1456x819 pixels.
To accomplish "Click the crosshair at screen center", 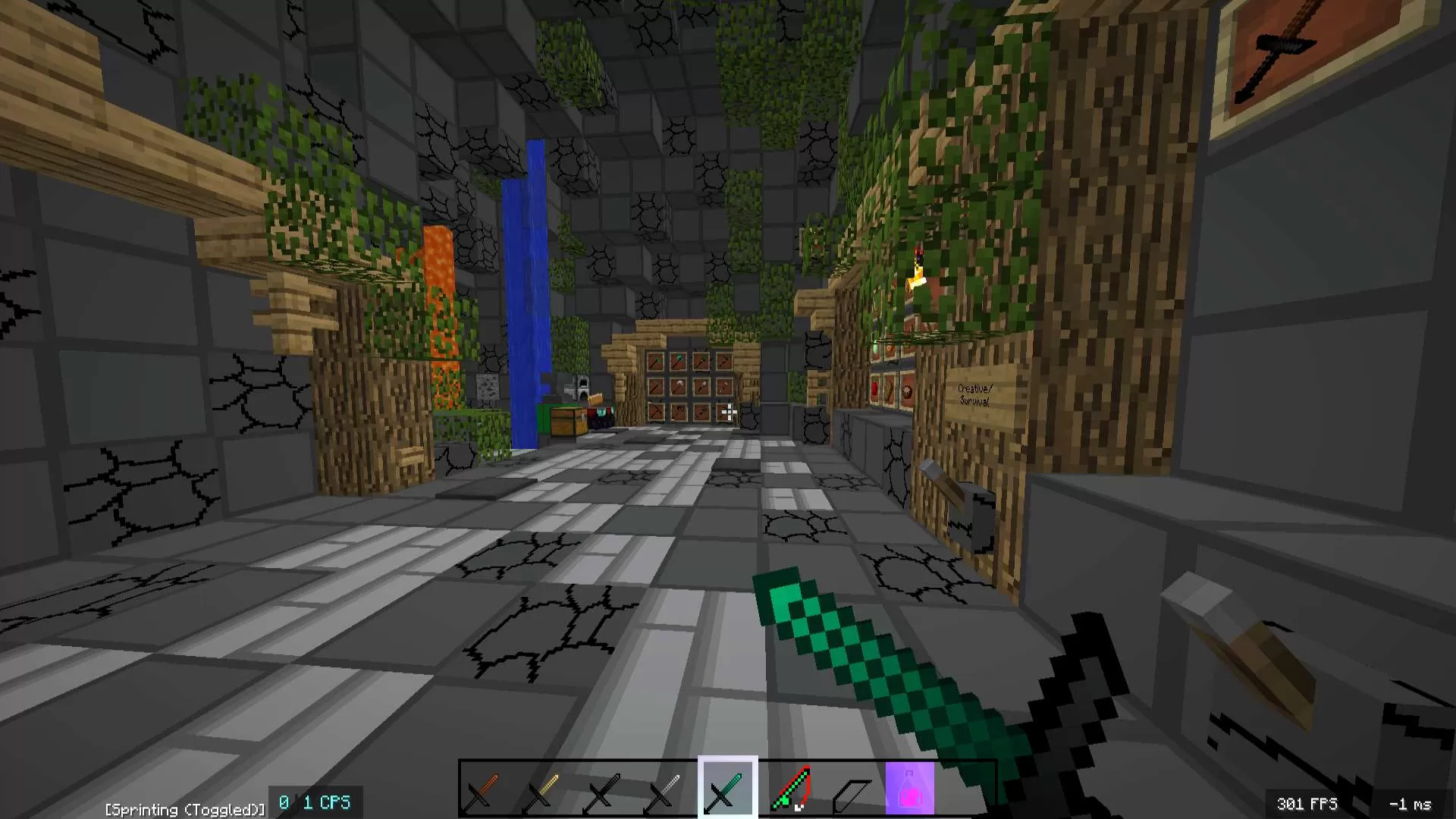I will [728, 409].
